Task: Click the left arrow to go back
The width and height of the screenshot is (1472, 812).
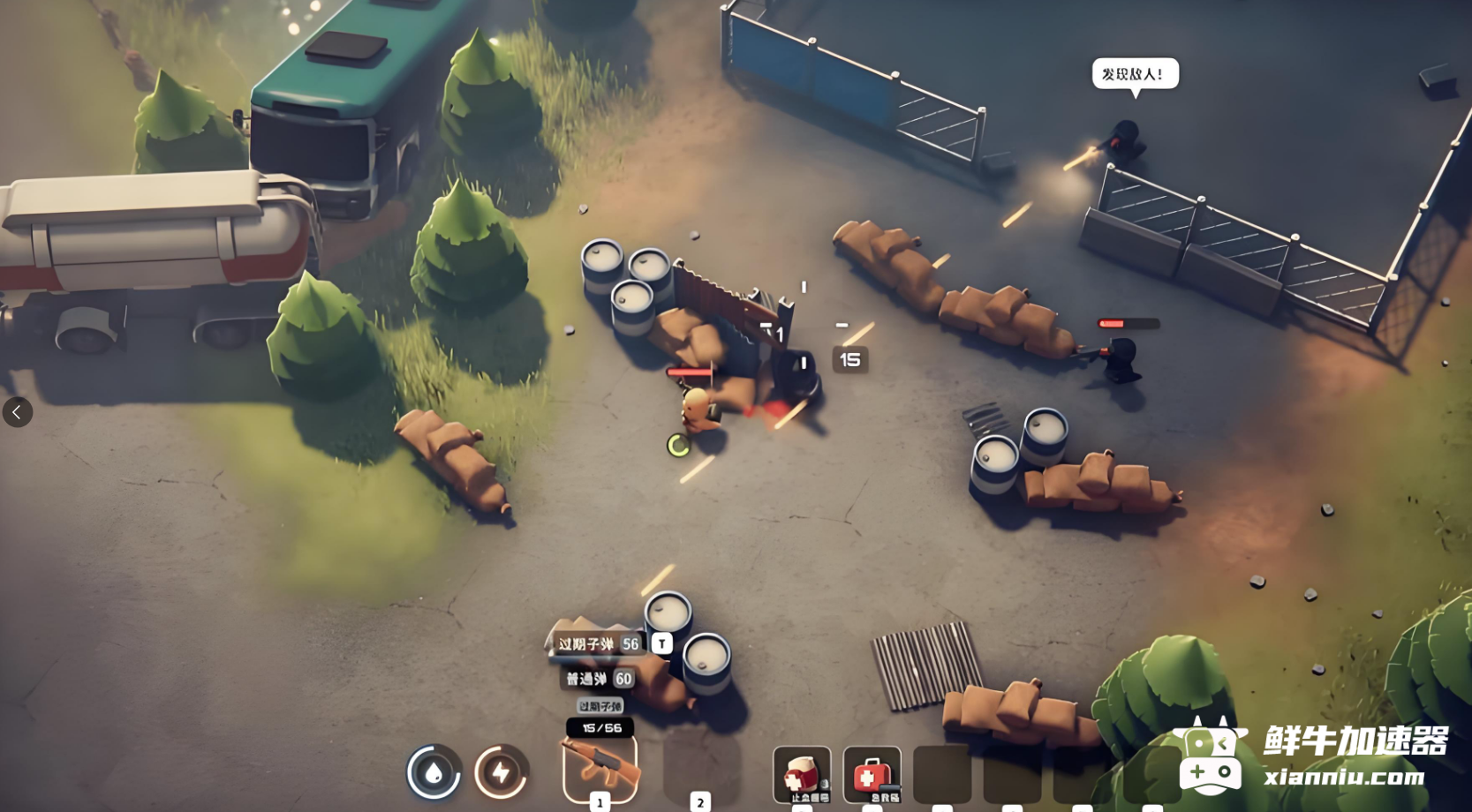Action: (17, 412)
